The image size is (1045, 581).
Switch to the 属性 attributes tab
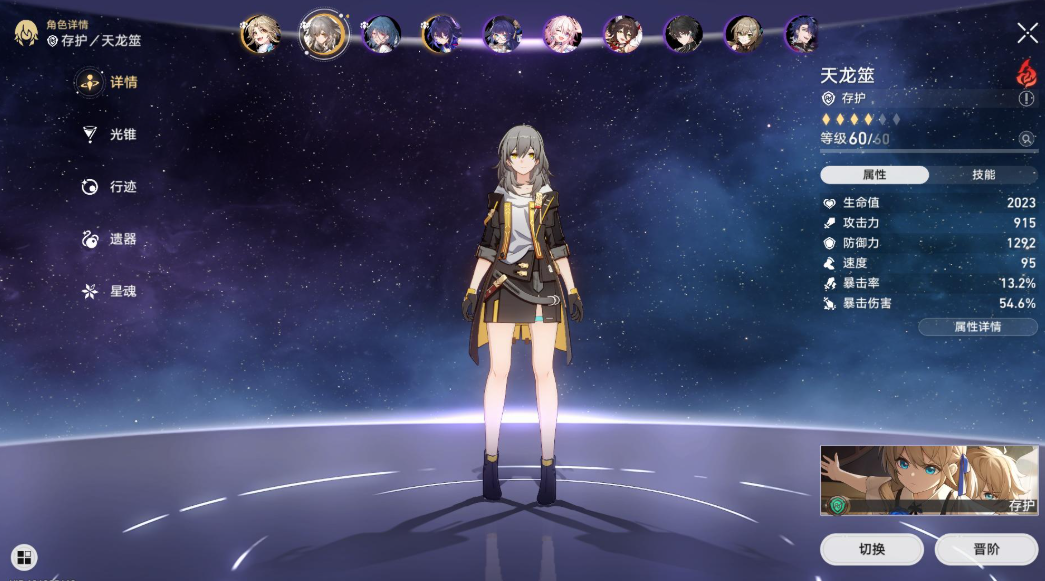click(x=874, y=175)
